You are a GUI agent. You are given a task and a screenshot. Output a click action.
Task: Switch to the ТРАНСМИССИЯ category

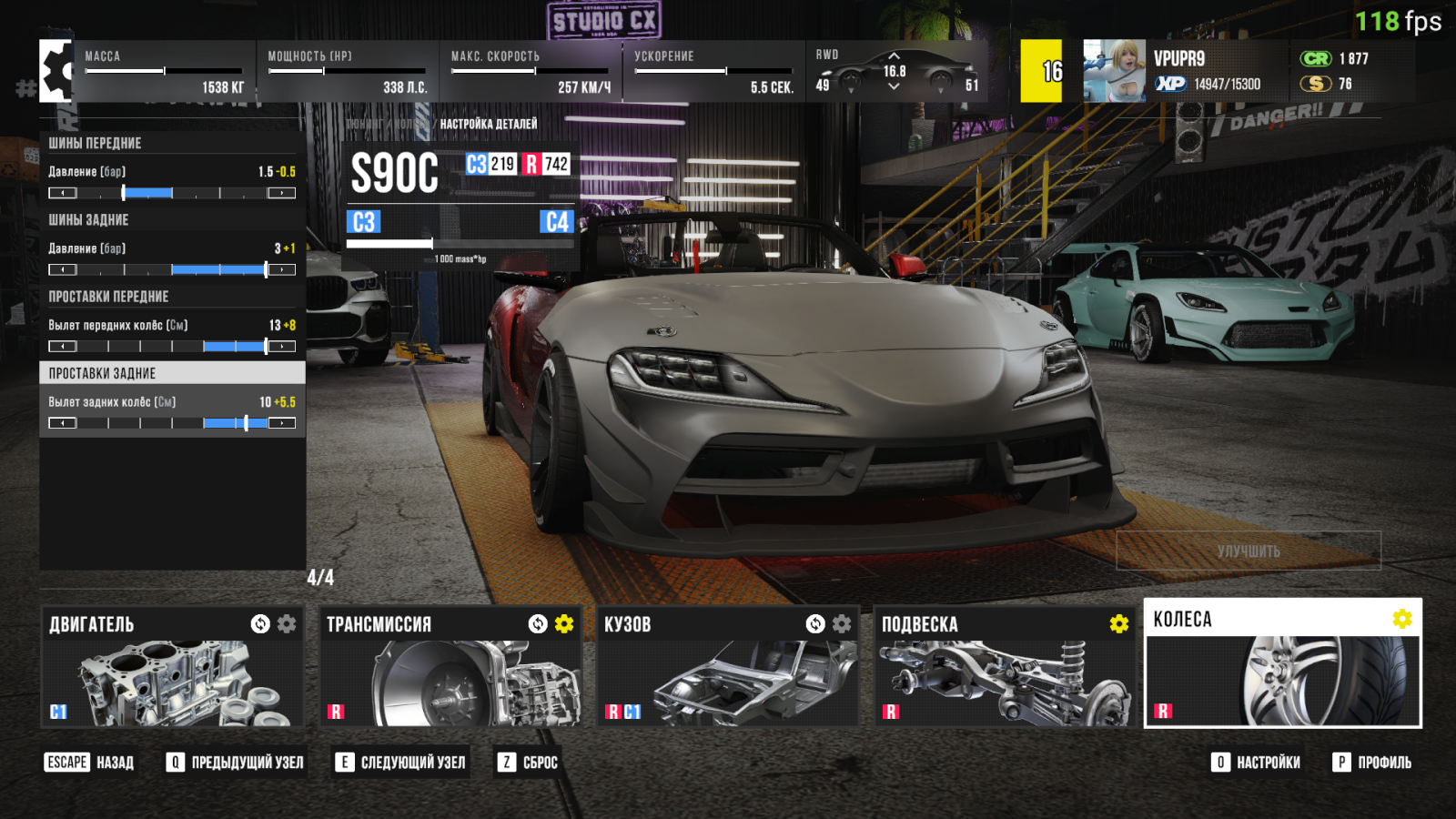(x=450, y=667)
